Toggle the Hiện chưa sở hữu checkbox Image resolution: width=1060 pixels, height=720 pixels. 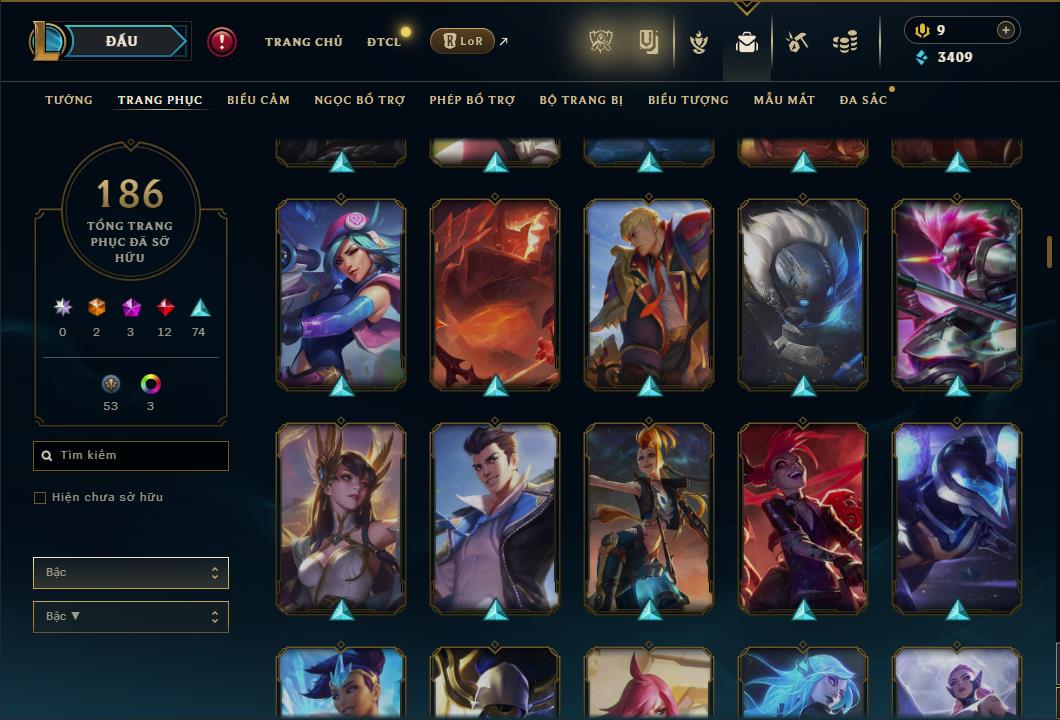[40, 498]
